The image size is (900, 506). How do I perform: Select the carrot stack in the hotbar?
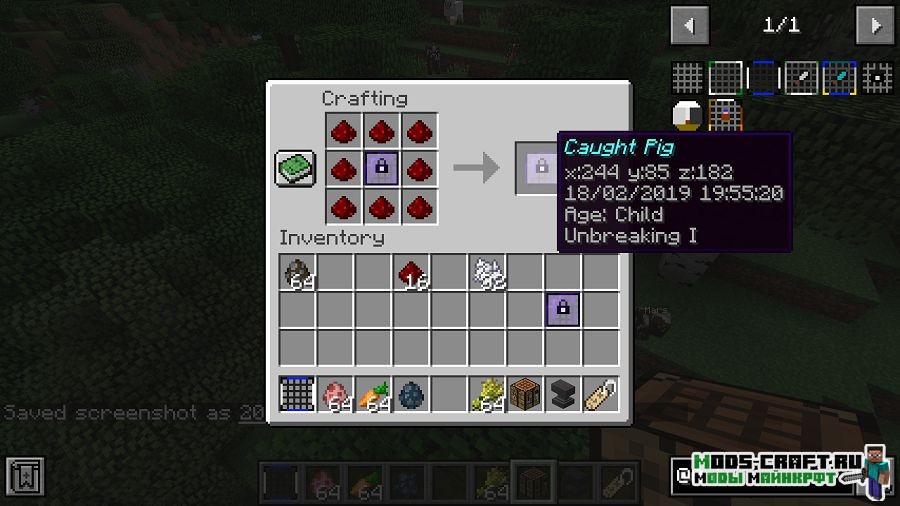coord(372,394)
